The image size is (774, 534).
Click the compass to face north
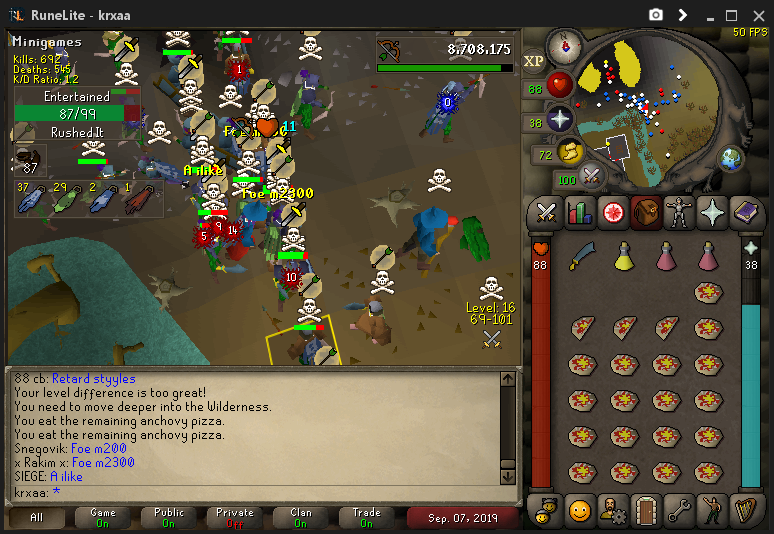click(565, 45)
